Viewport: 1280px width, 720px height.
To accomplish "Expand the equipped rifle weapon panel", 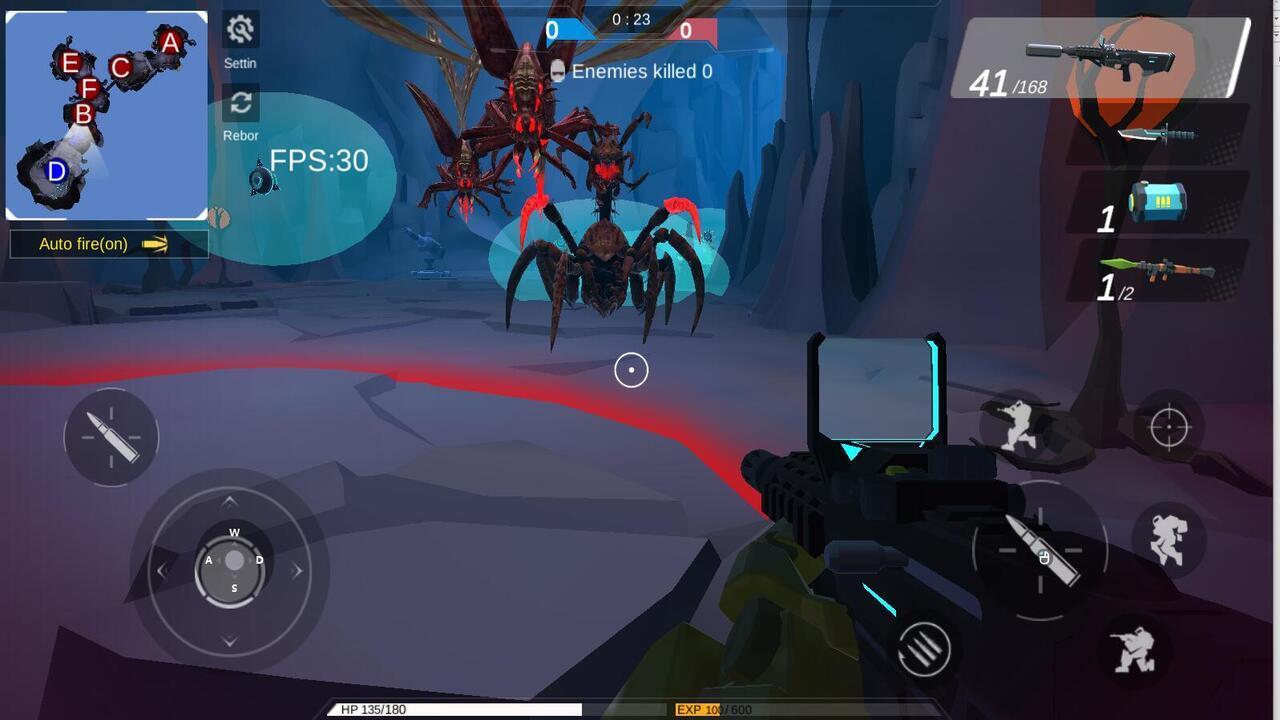I will point(1100,60).
